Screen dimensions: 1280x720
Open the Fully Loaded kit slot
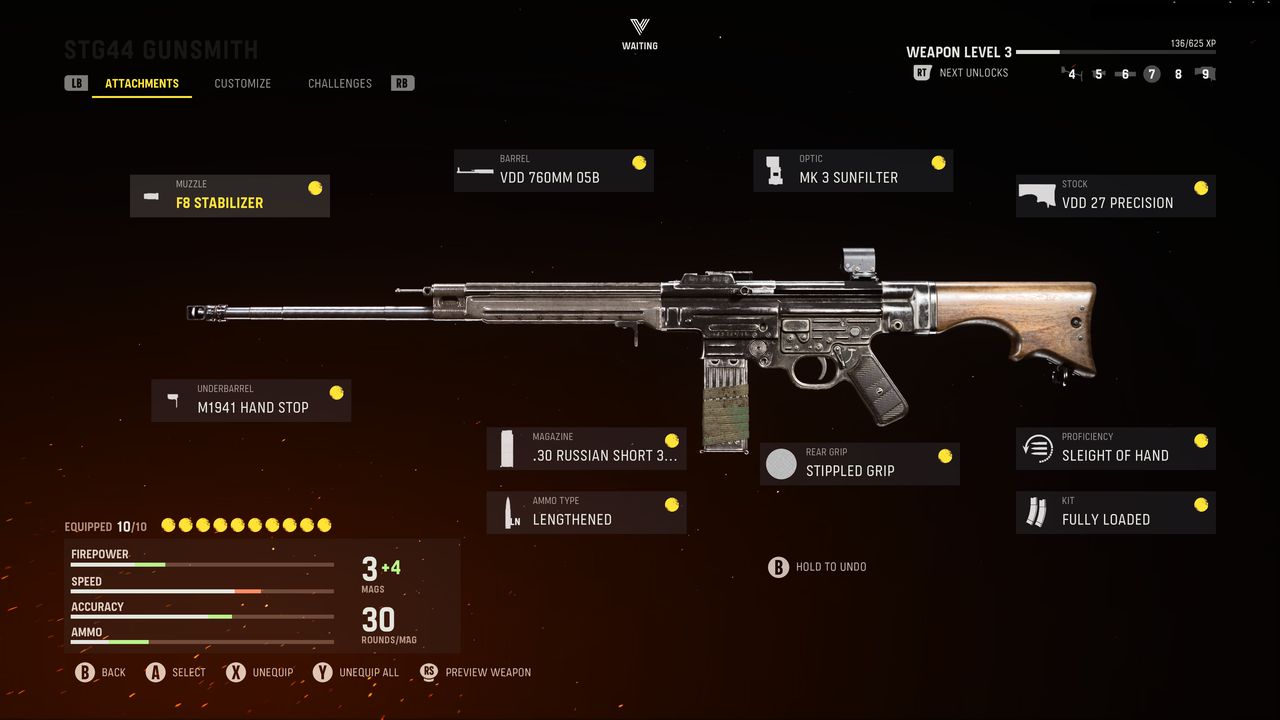pos(1116,513)
